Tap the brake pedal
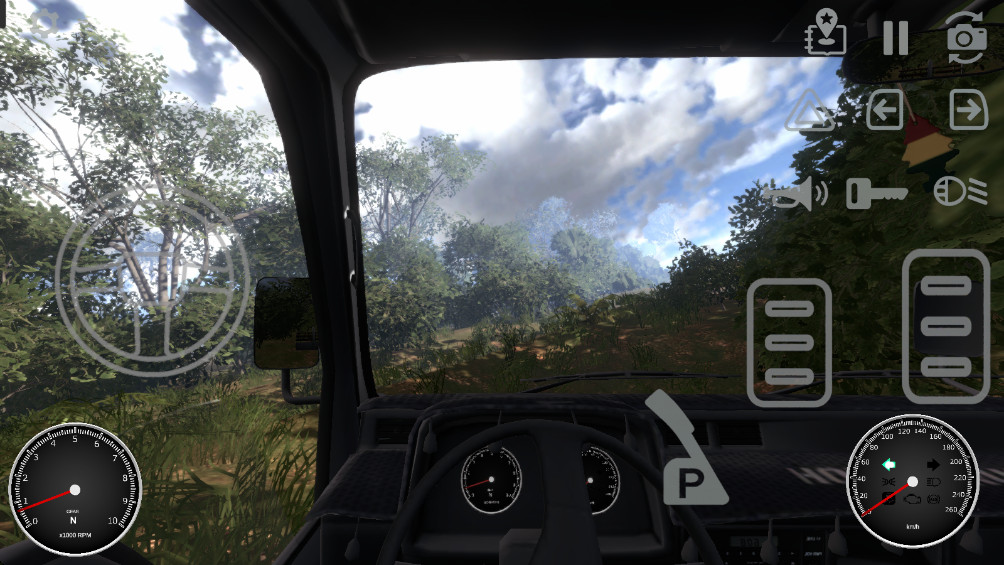Screen dimensions: 1004x565 [x=789, y=342]
